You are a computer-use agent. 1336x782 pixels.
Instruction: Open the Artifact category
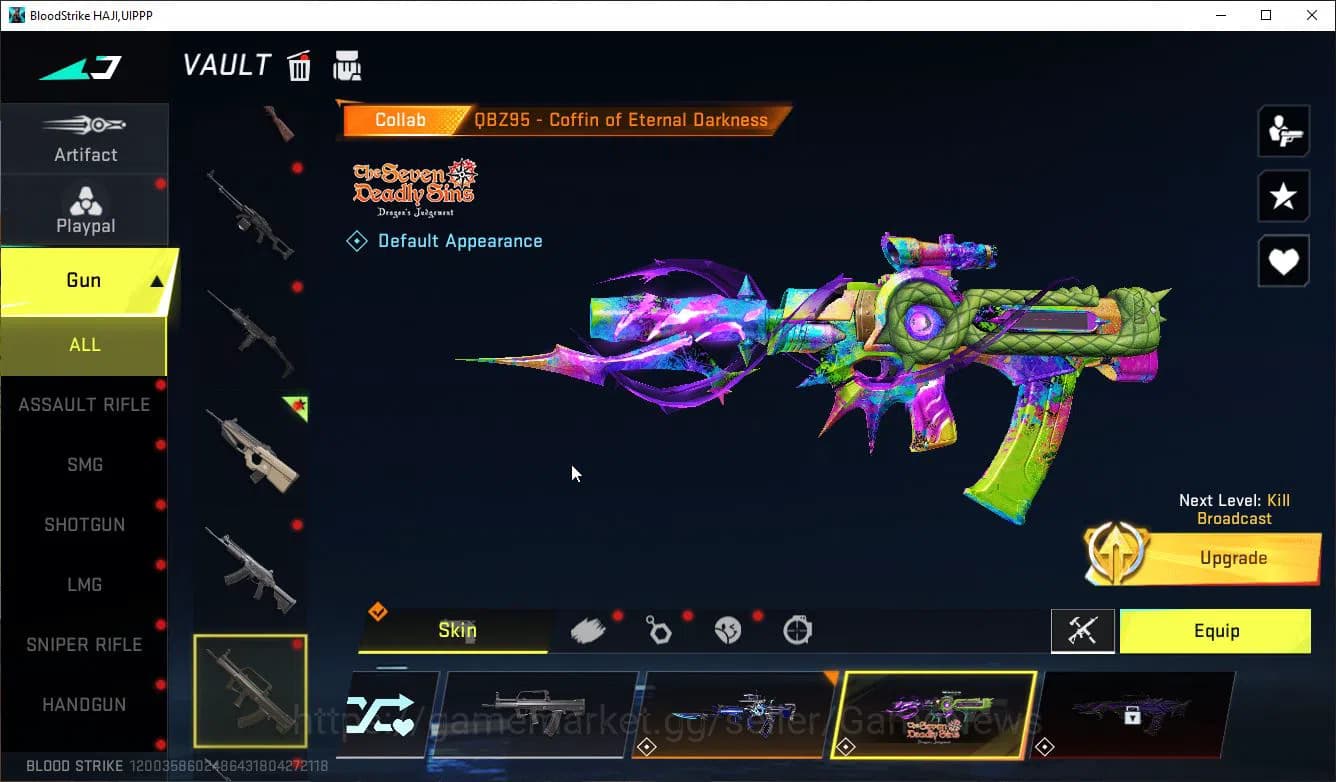tap(85, 140)
